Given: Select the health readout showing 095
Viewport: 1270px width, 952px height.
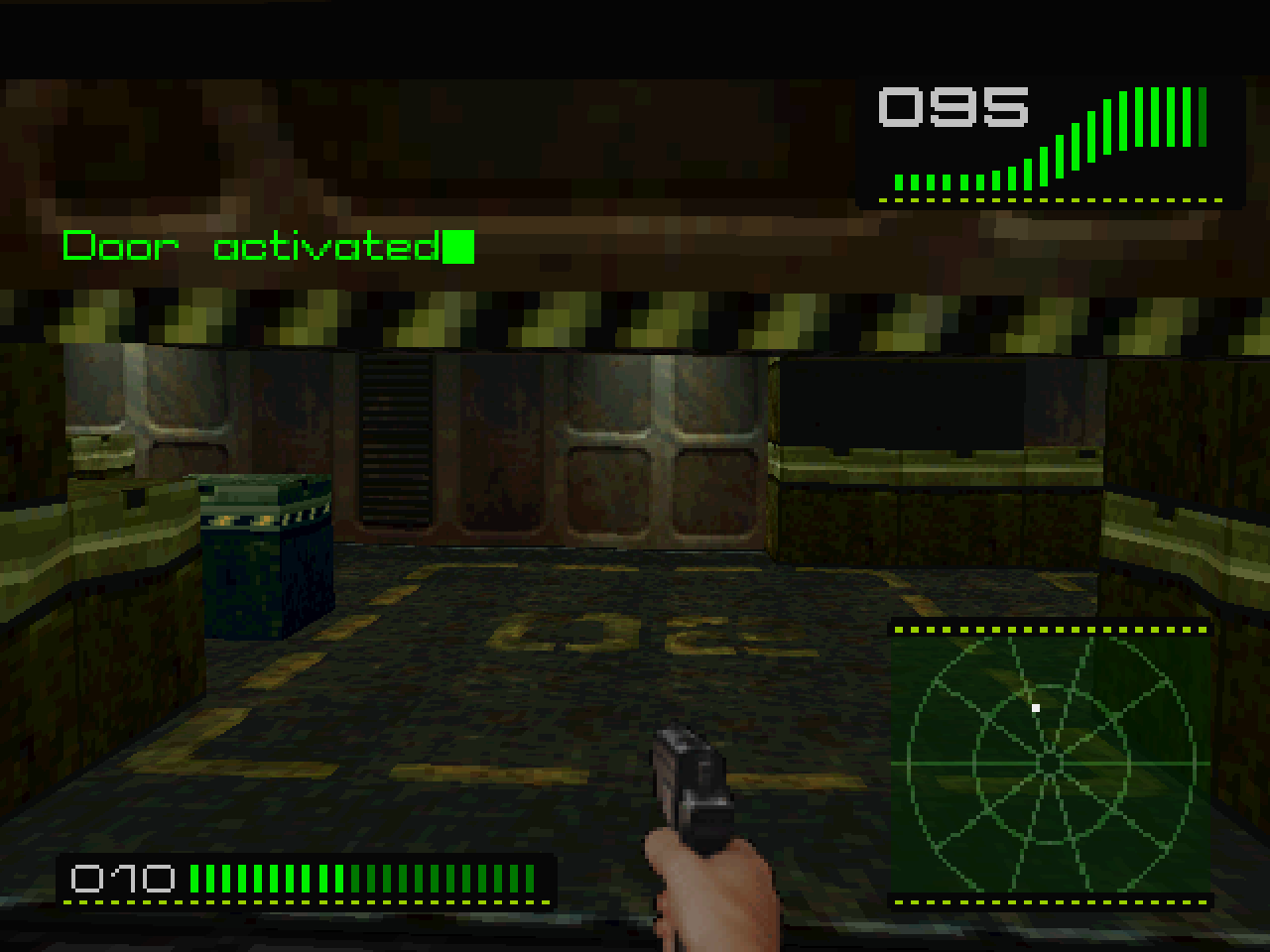Looking at the screenshot, I should pyautogui.click(x=951, y=107).
